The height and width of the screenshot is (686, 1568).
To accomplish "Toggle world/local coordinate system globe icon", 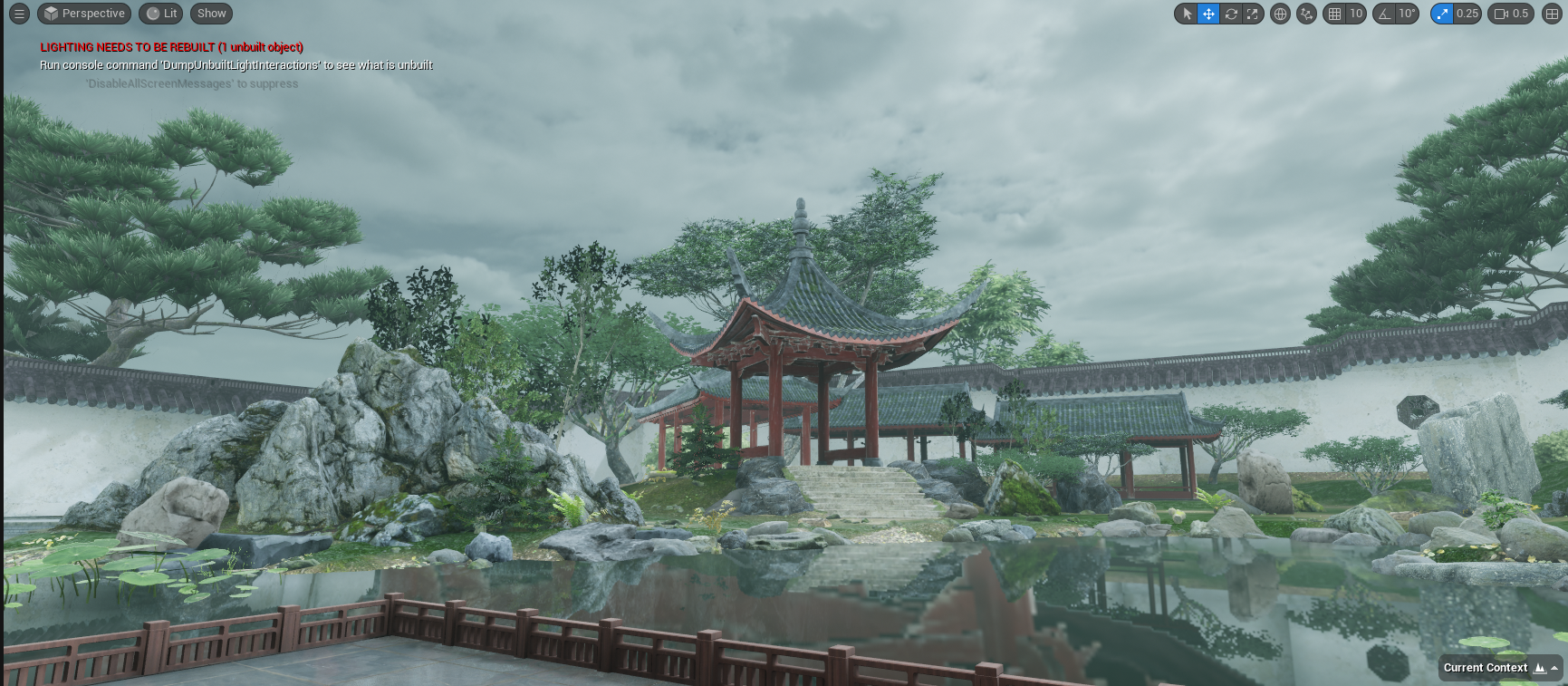I will point(1280,14).
